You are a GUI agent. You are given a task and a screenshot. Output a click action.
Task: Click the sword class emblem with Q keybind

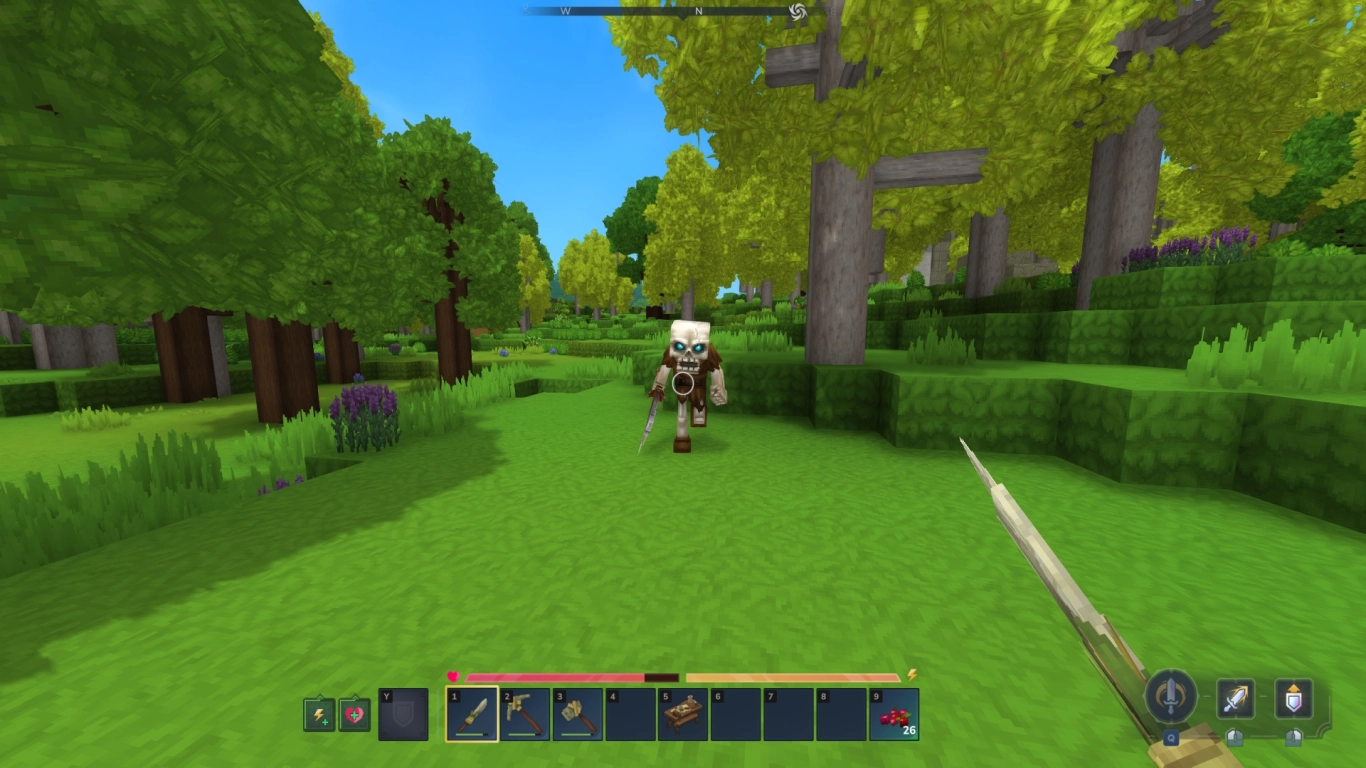[1171, 696]
